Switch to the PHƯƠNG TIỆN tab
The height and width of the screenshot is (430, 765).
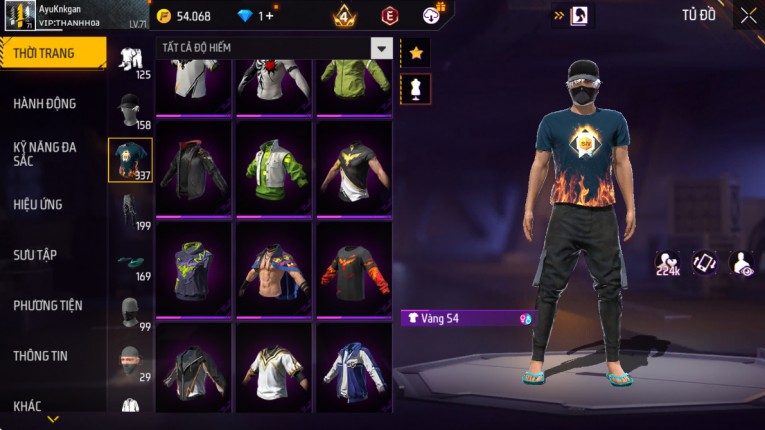pos(48,305)
